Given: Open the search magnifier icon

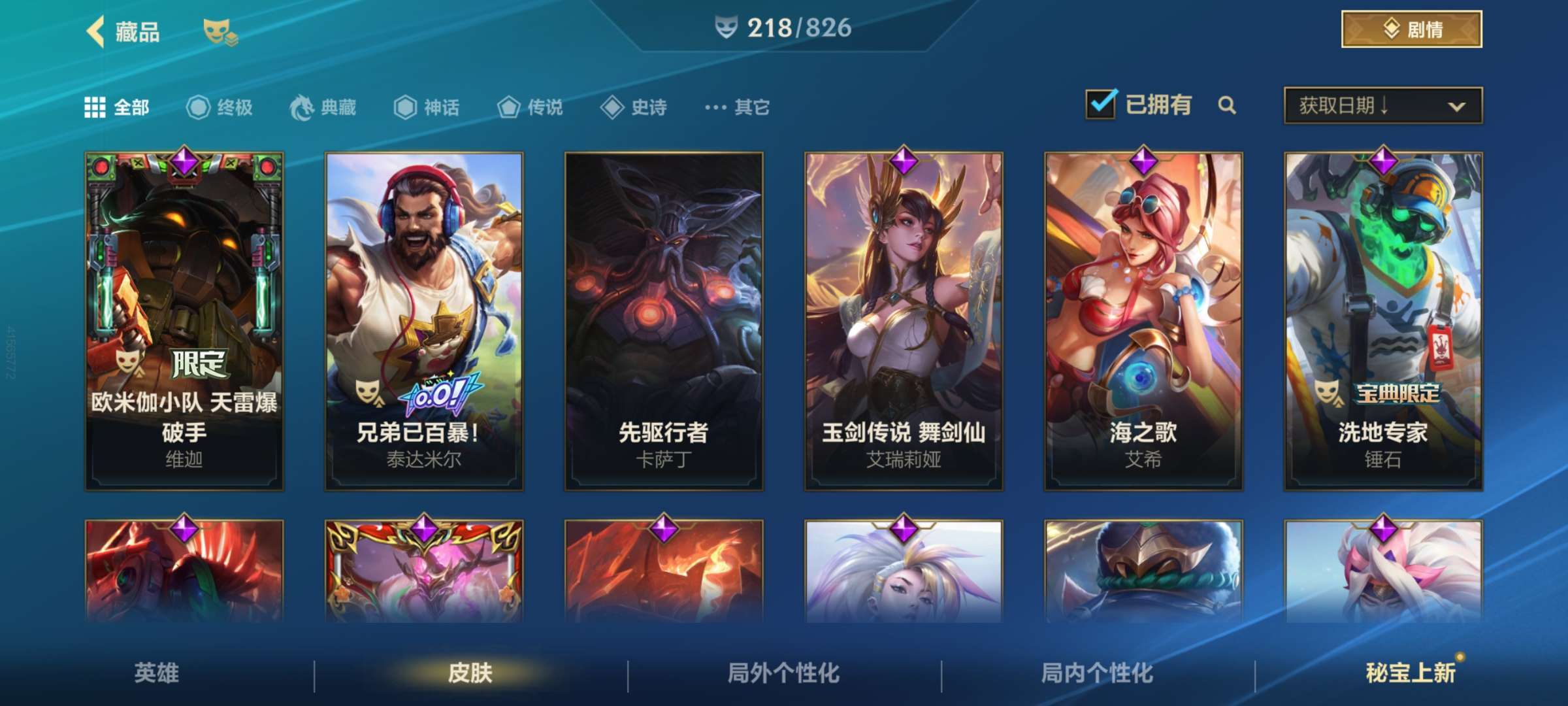Looking at the screenshot, I should pyautogui.click(x=1227, y=105).
